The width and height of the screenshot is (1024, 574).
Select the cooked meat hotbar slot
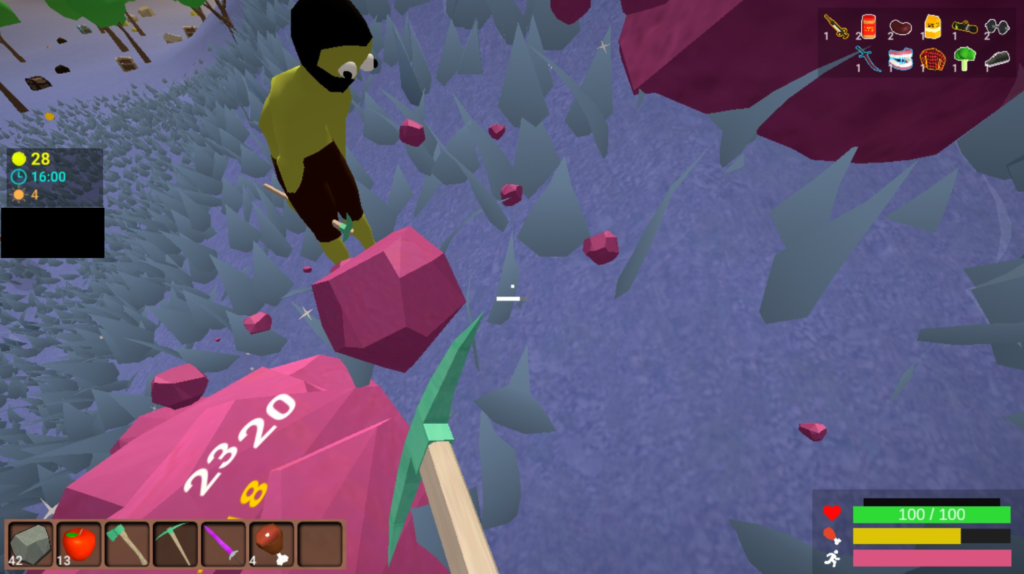271,545
